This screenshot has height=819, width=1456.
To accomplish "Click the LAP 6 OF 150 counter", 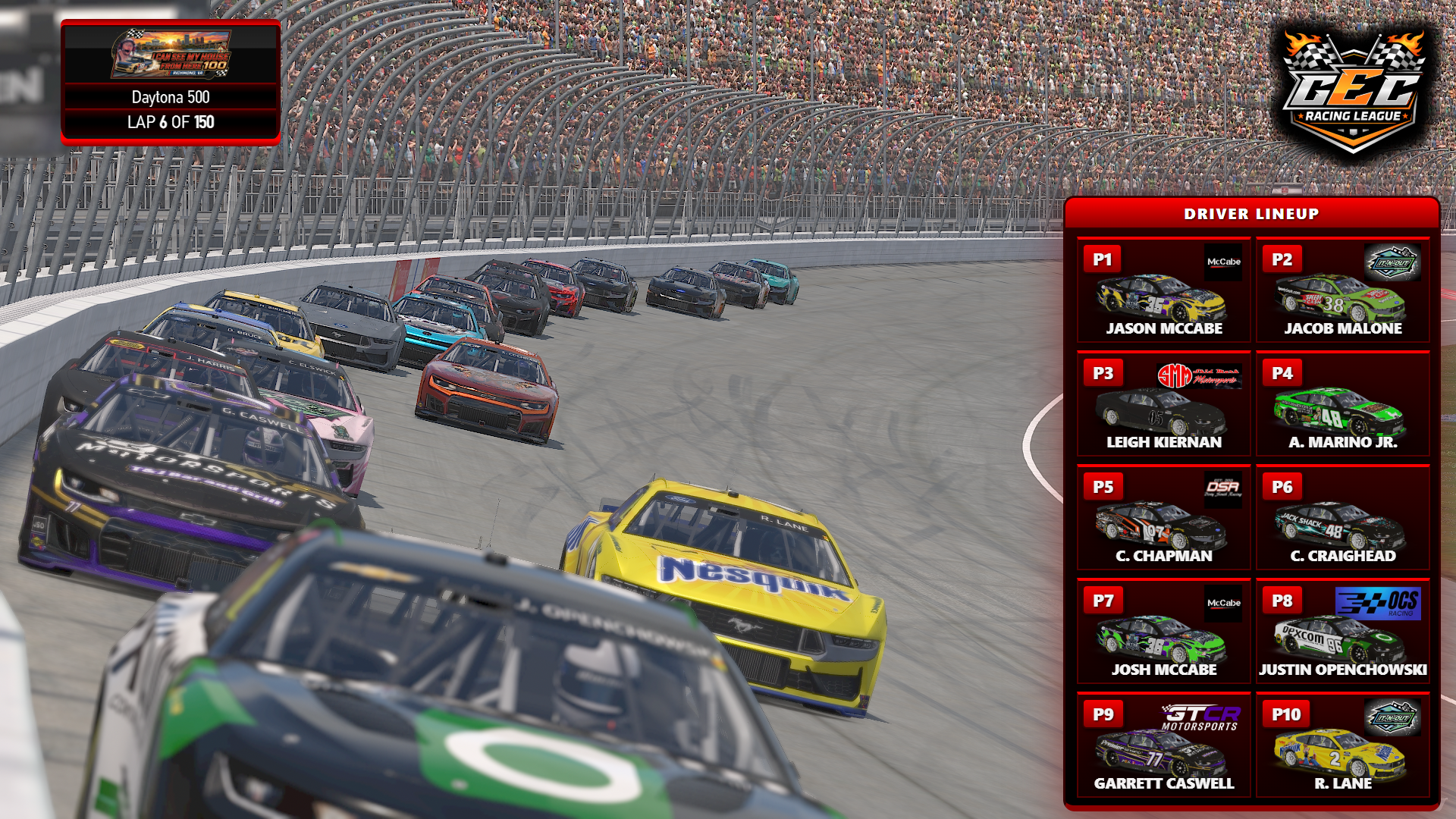I will tap(171, 121).
